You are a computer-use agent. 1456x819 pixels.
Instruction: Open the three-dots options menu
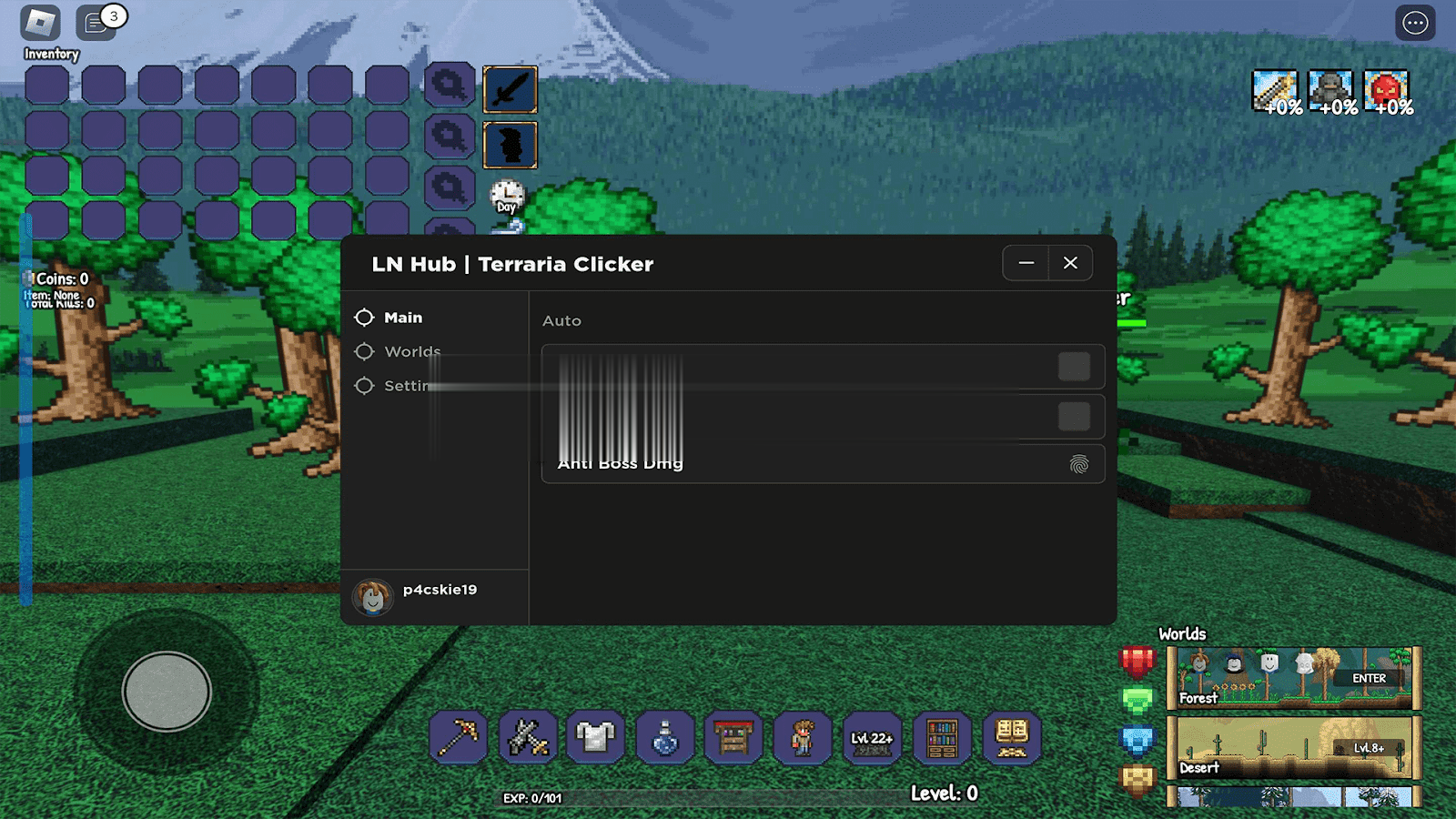point(1415,23)
